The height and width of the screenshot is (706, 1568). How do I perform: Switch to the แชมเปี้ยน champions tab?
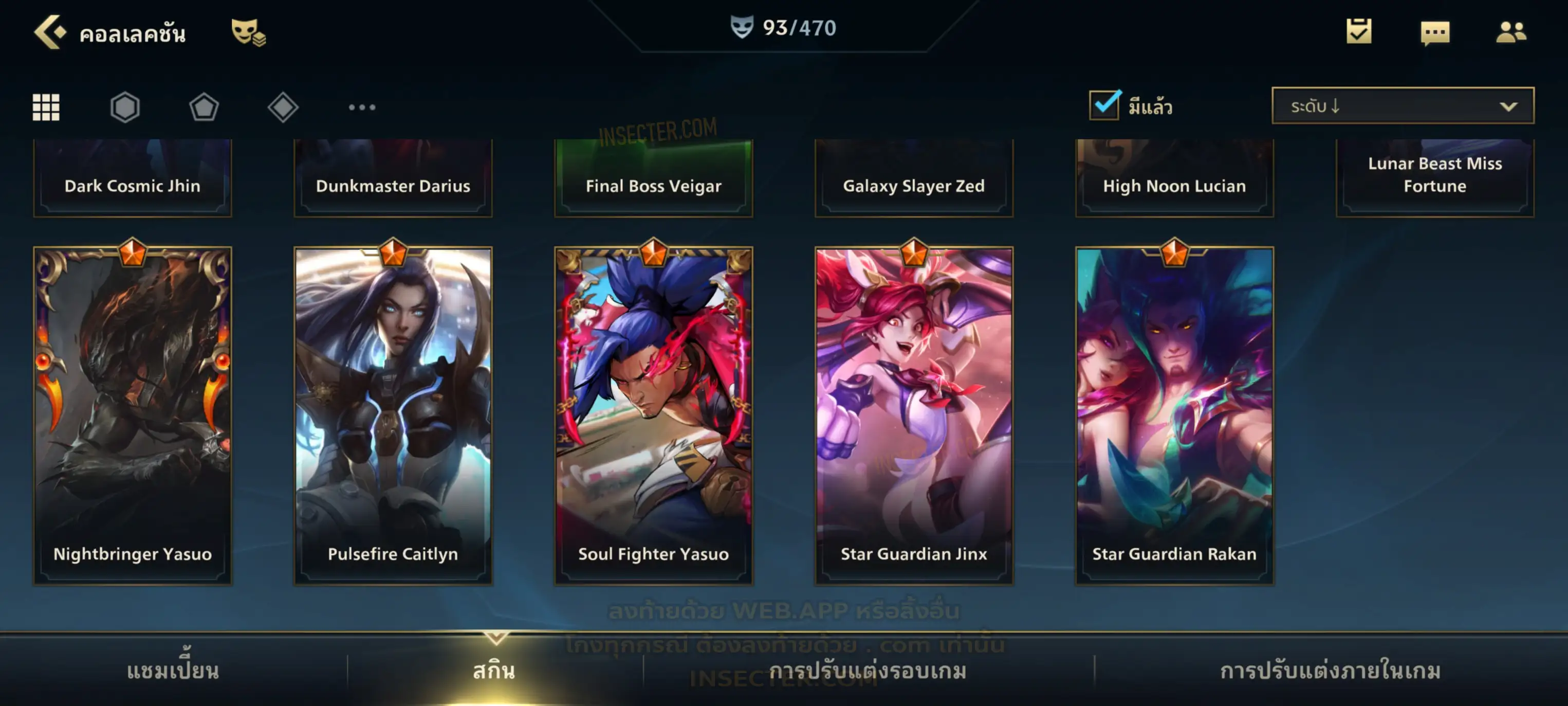pyautogui.click(x=173, y=670)
